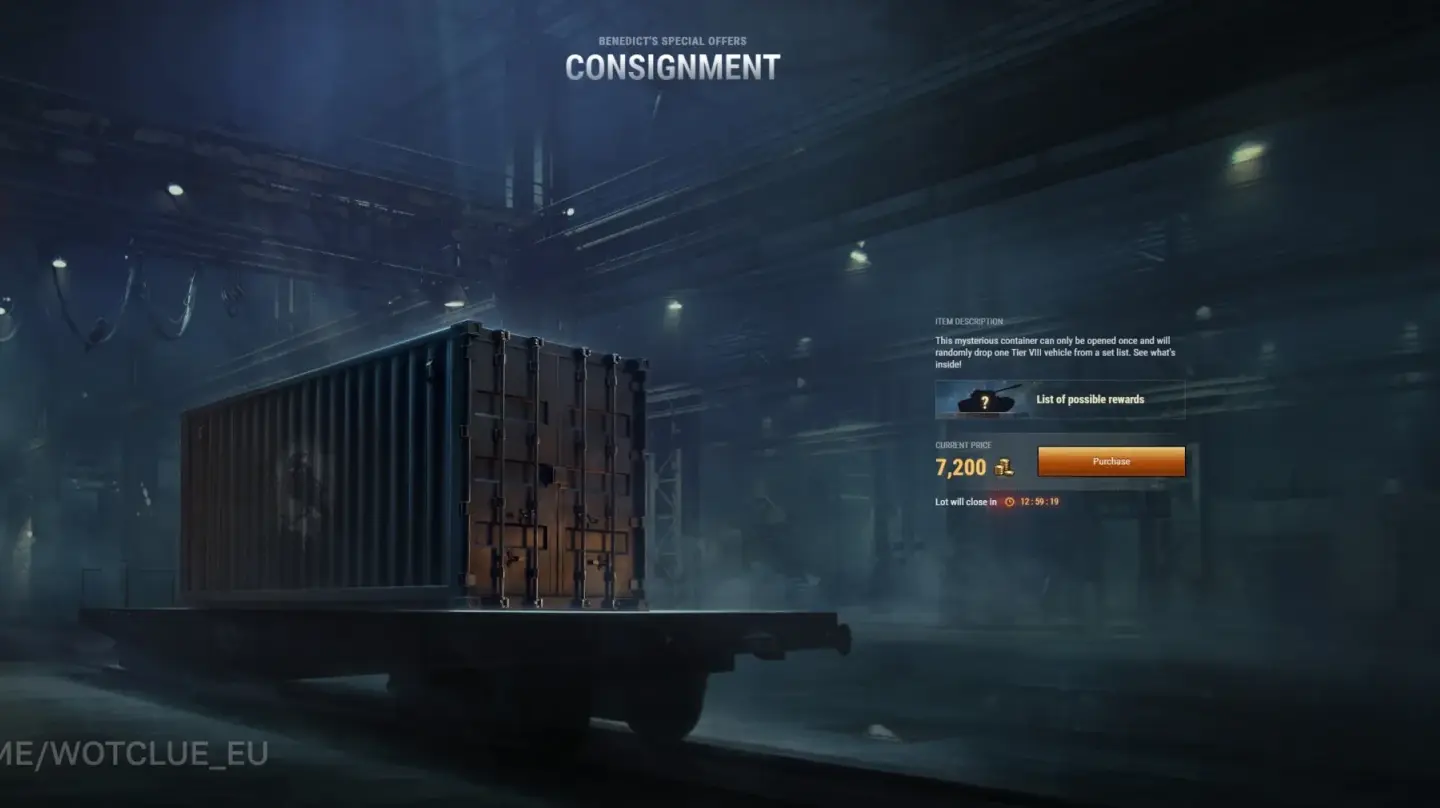
Task: Click the Purchase button
Action: pos(1110,461)
